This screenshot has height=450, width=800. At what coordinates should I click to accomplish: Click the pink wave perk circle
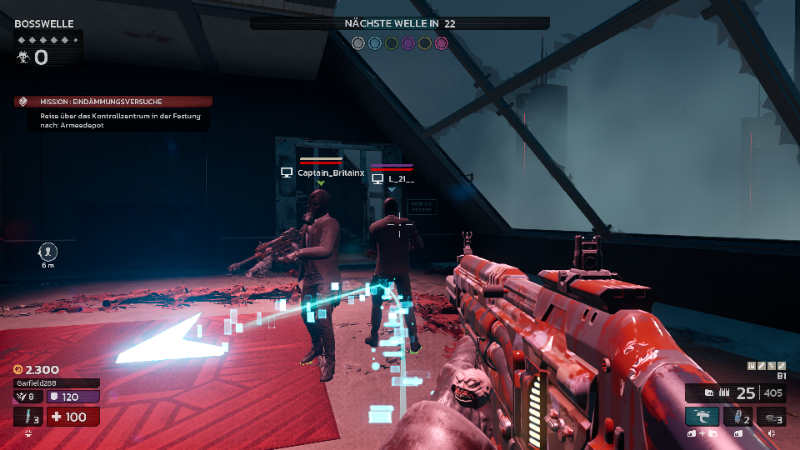442,43
